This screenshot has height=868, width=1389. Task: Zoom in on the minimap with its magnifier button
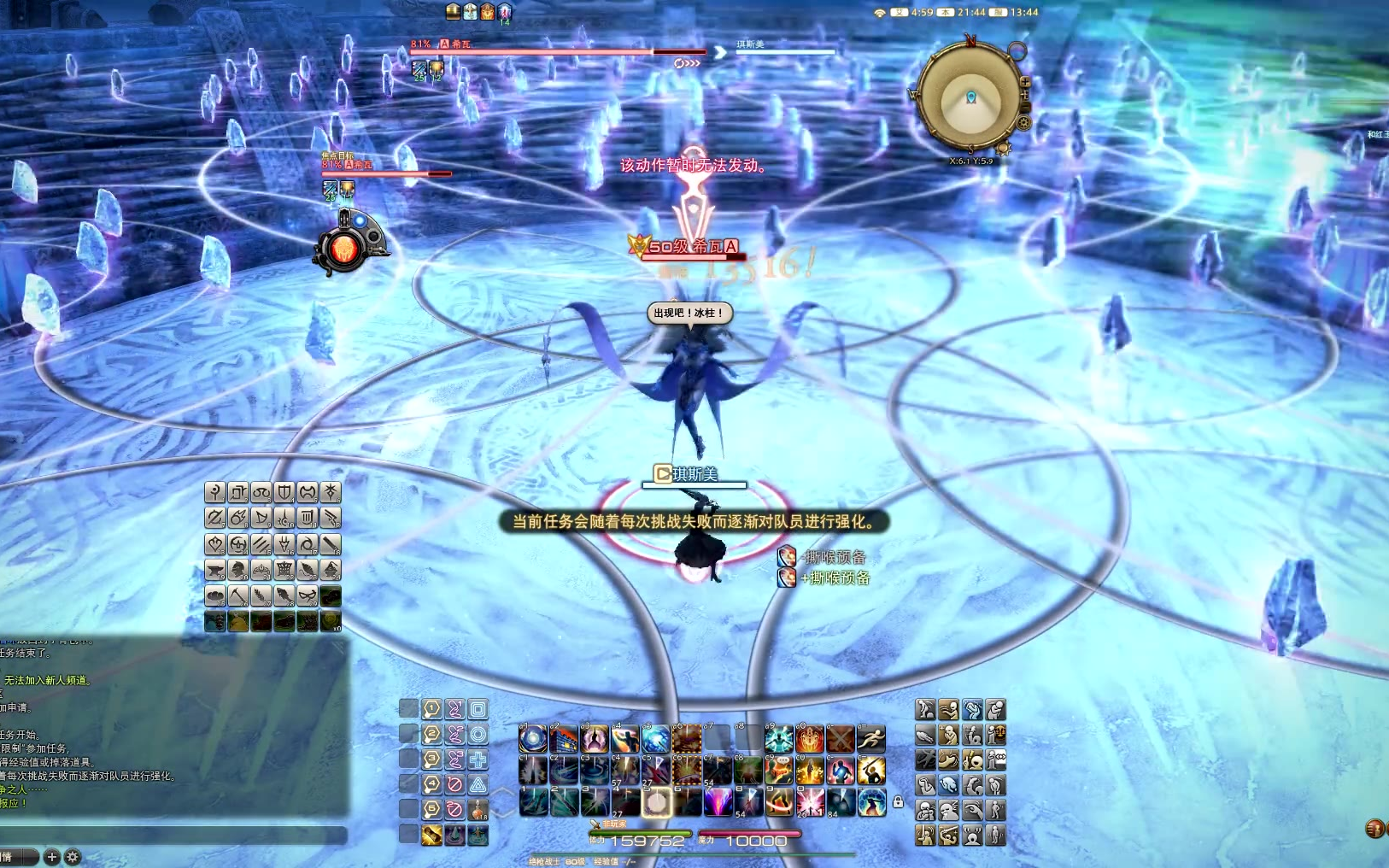pos(1025,82)
